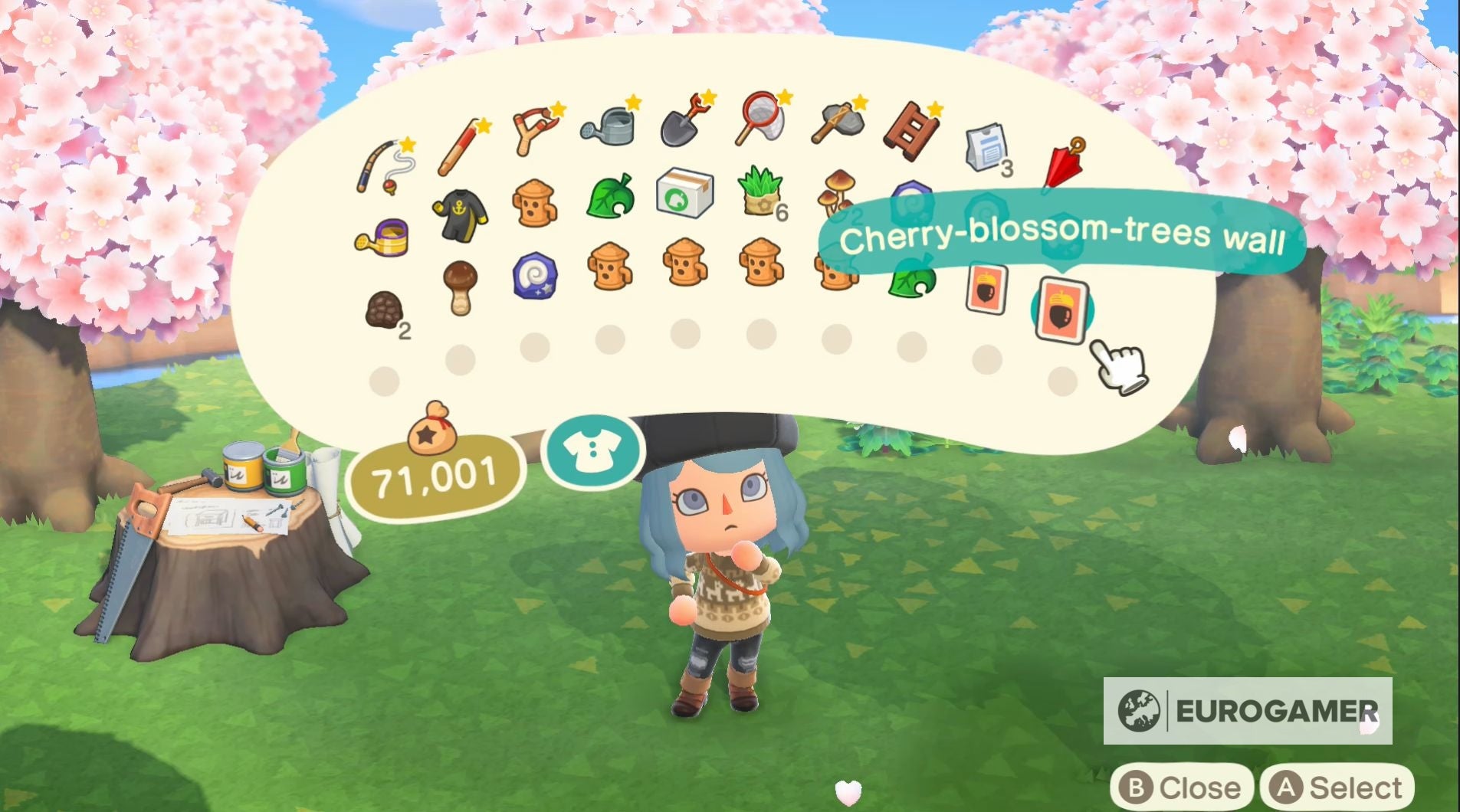The image size is (1460, 812).
Task: Select the Nook Inc. cardboard box
Action: (x=686, y=194)
